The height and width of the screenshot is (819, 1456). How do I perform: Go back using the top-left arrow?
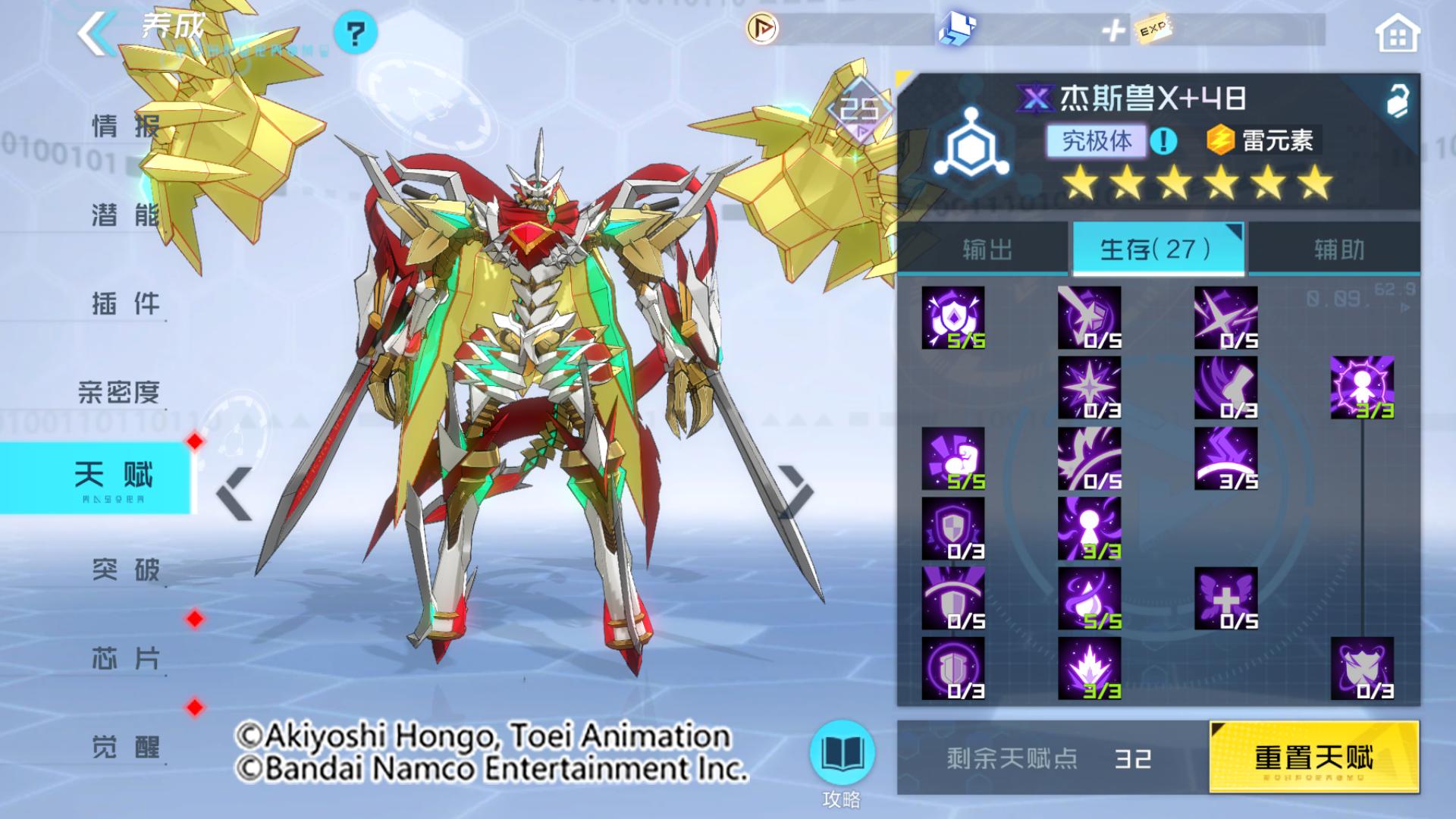pyautogui.click(x=97, y=33)
